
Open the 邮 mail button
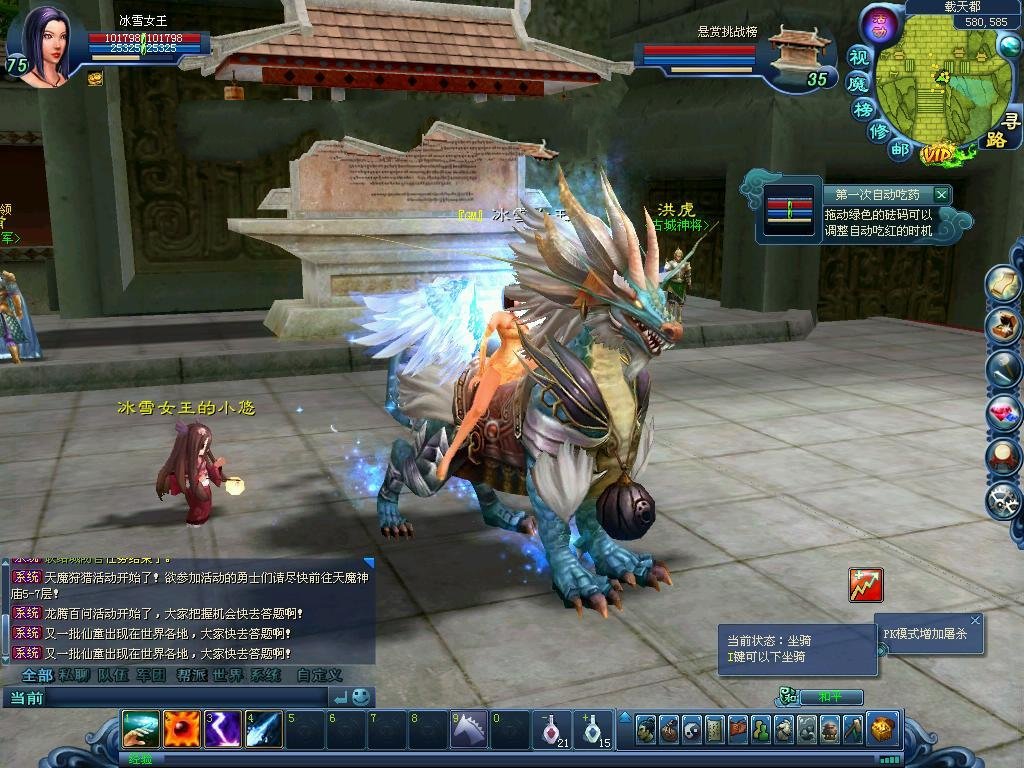point(900,150)
